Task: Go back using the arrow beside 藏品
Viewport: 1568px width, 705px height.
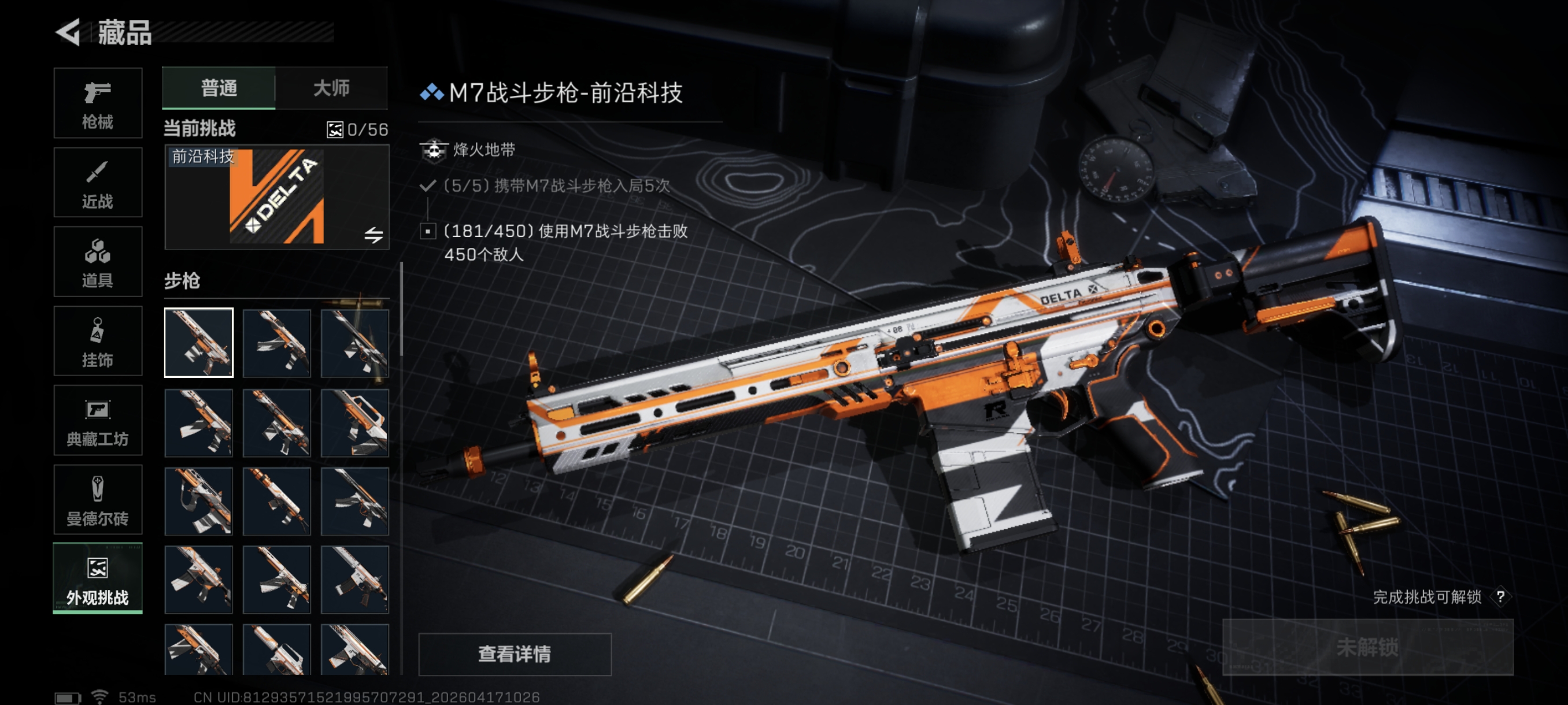Action: coord(68,32)
